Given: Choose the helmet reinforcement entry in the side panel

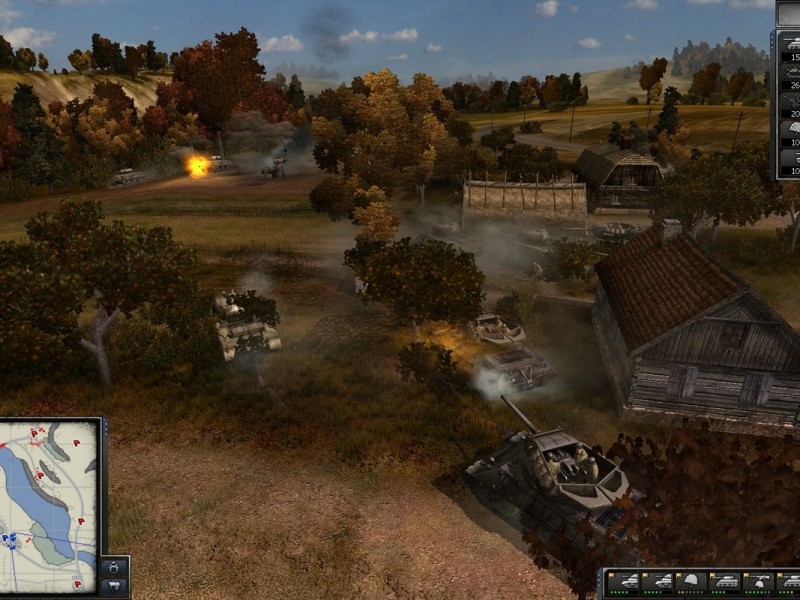Looking at the screenshot, I should [x=789, y=131].
